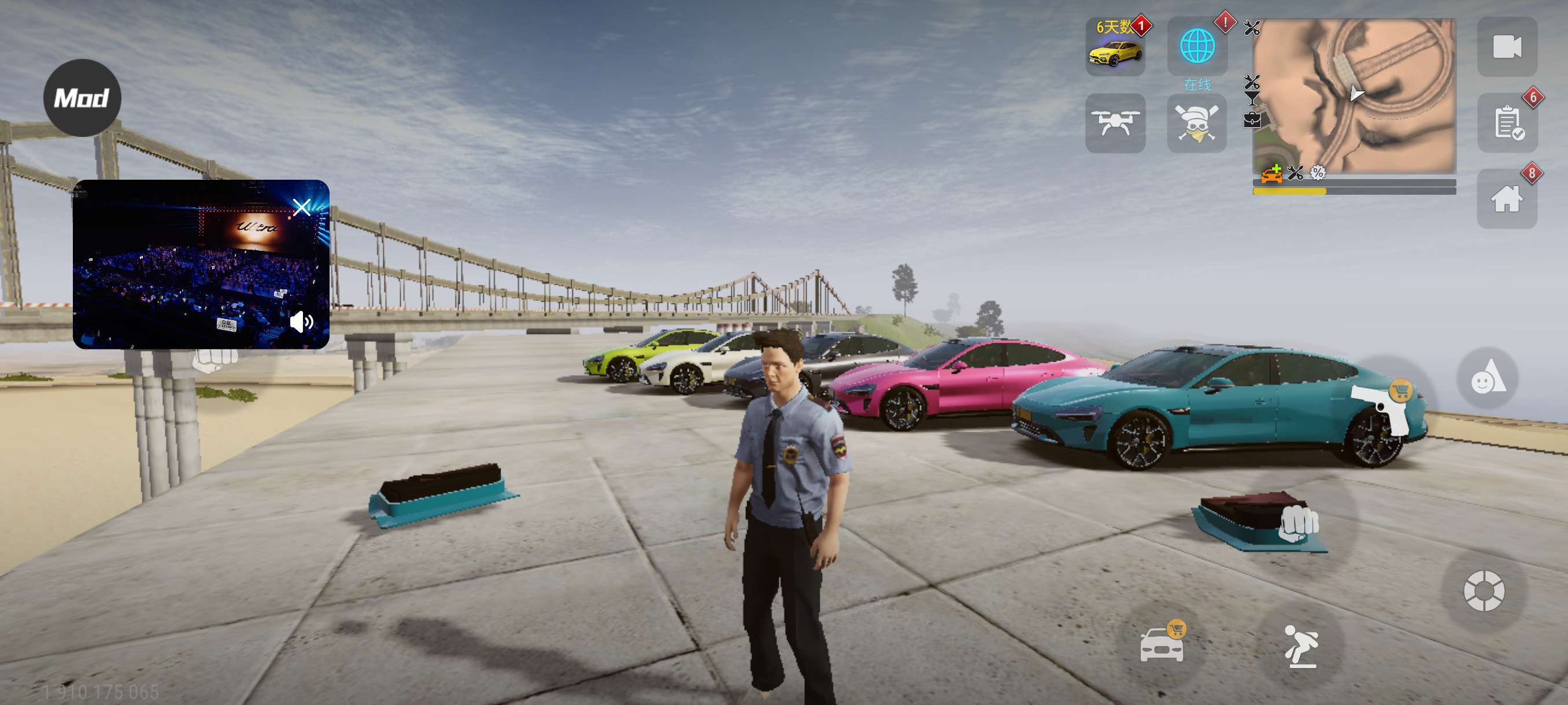Tap the online globe icon
This screenshot has height=705, width=1568.
(1197, 47)
